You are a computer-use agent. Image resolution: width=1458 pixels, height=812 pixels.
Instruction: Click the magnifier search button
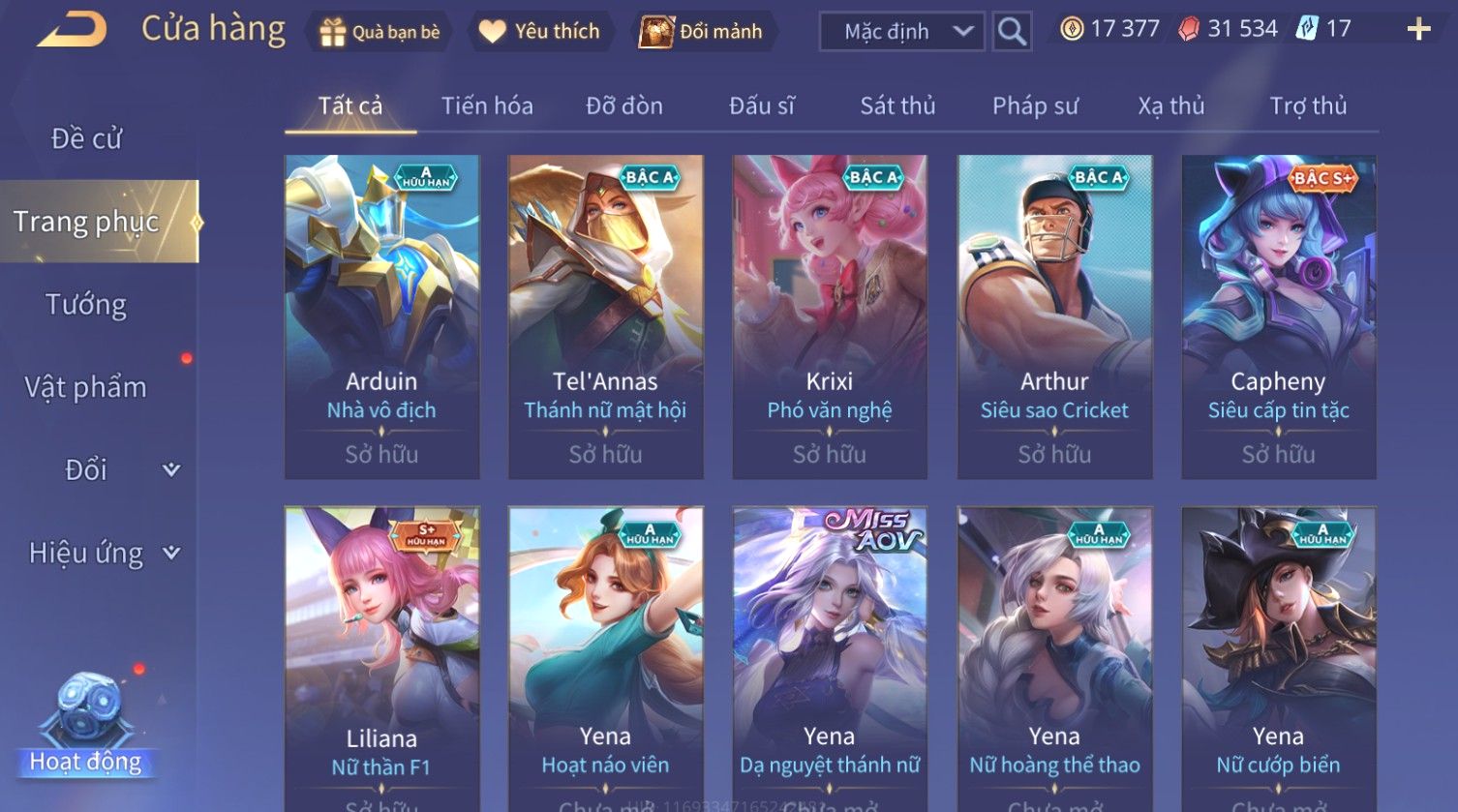click(x=1012, y=32)
